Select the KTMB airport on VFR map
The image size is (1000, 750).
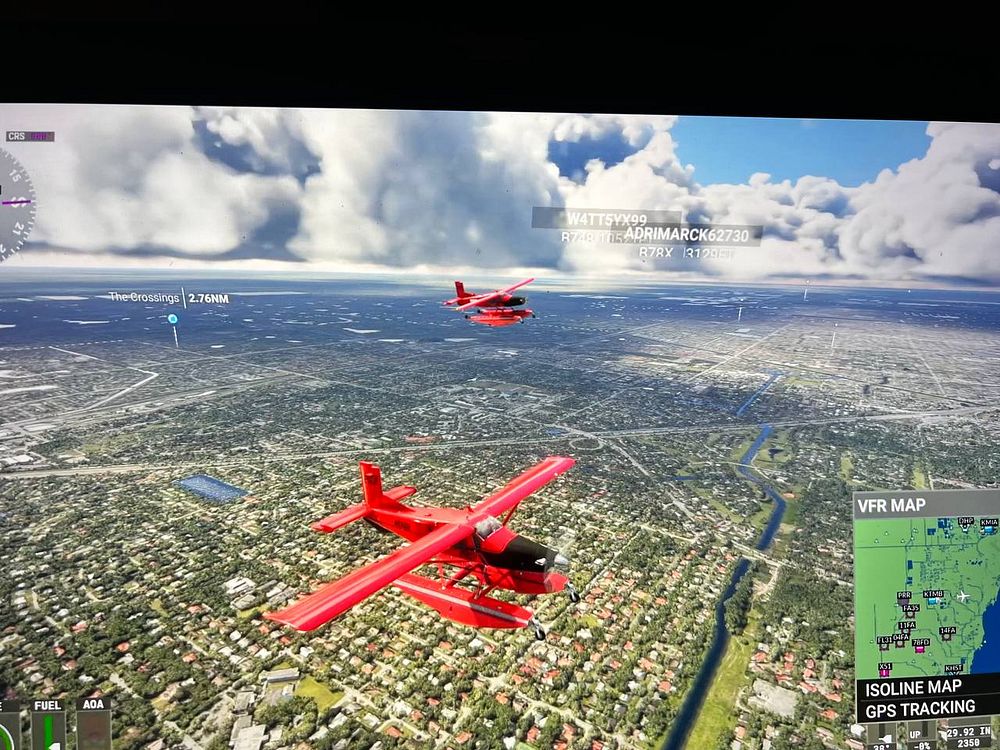pyautogui.click(x=933, y=599)
